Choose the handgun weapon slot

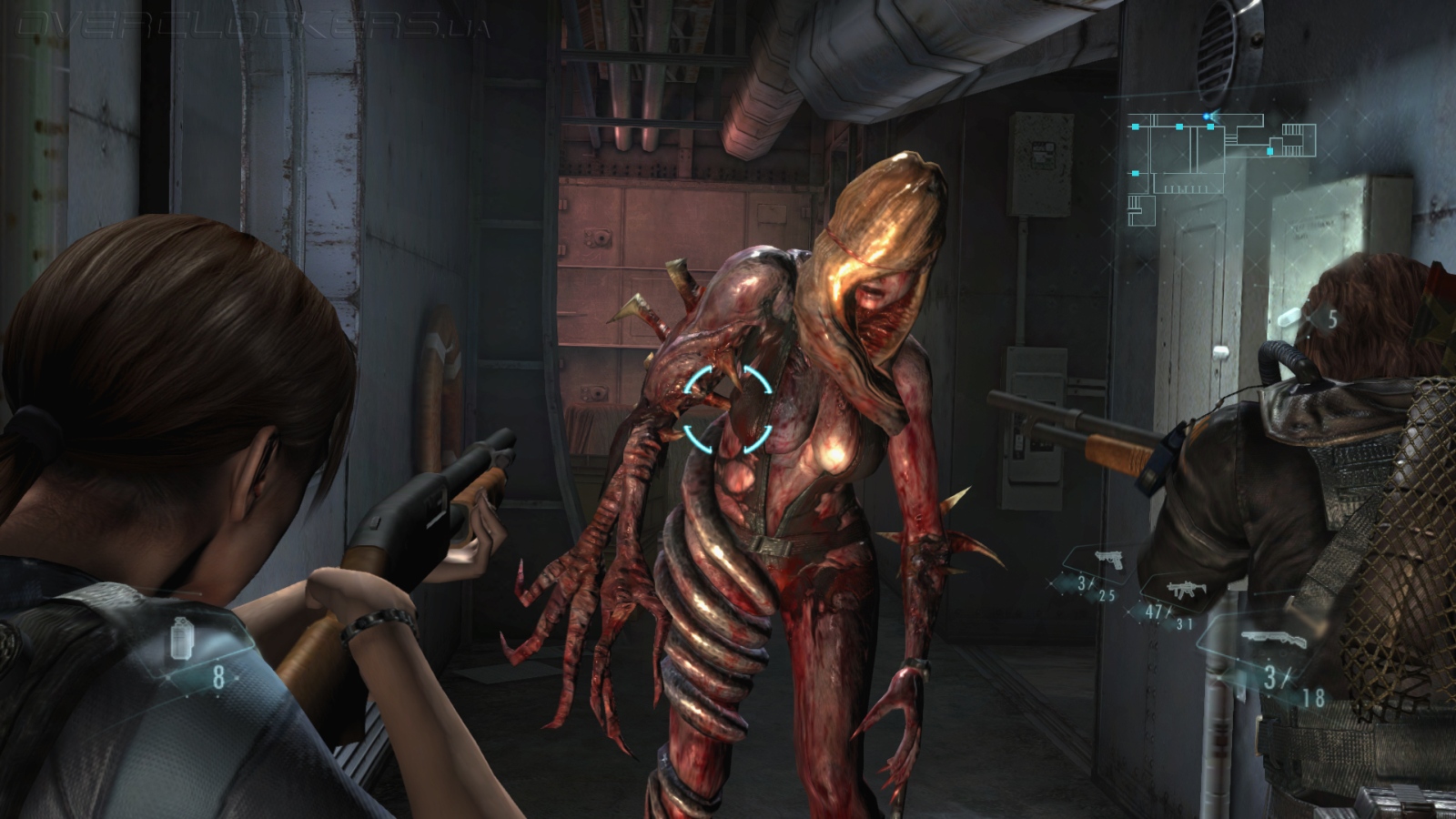click(x=1107, y=561)
